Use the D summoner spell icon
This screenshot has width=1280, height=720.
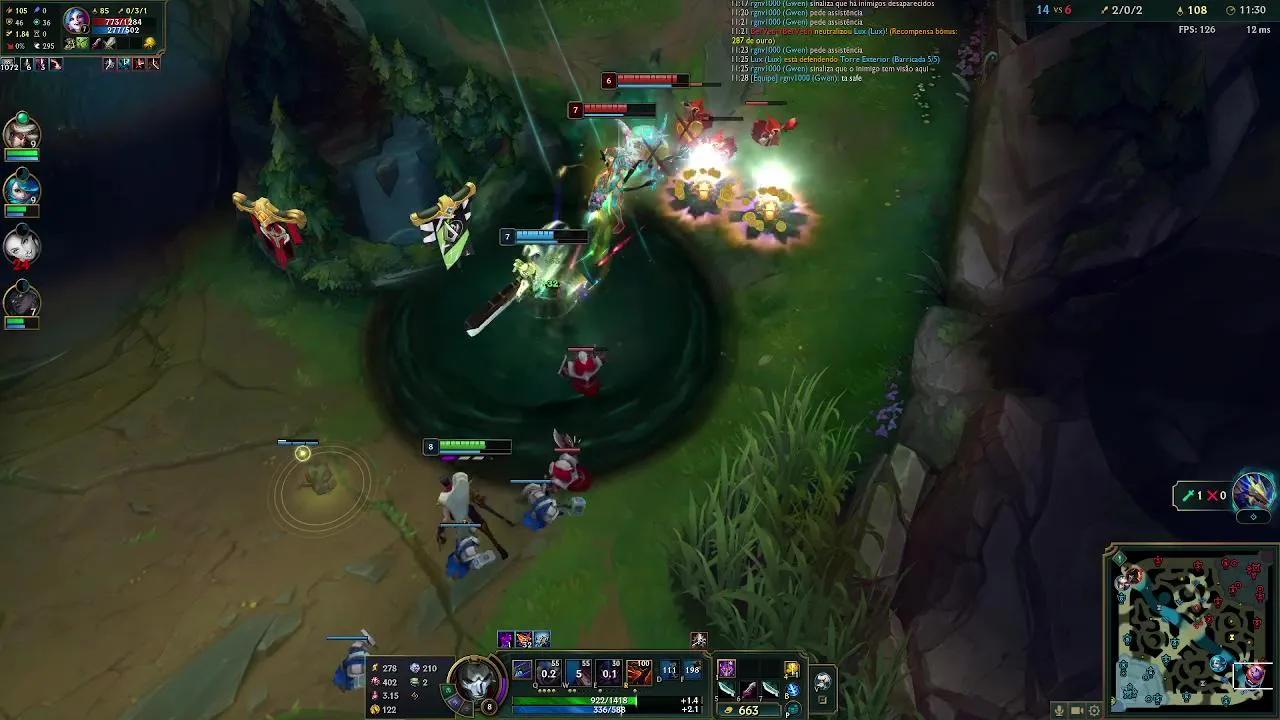point(671,670)
